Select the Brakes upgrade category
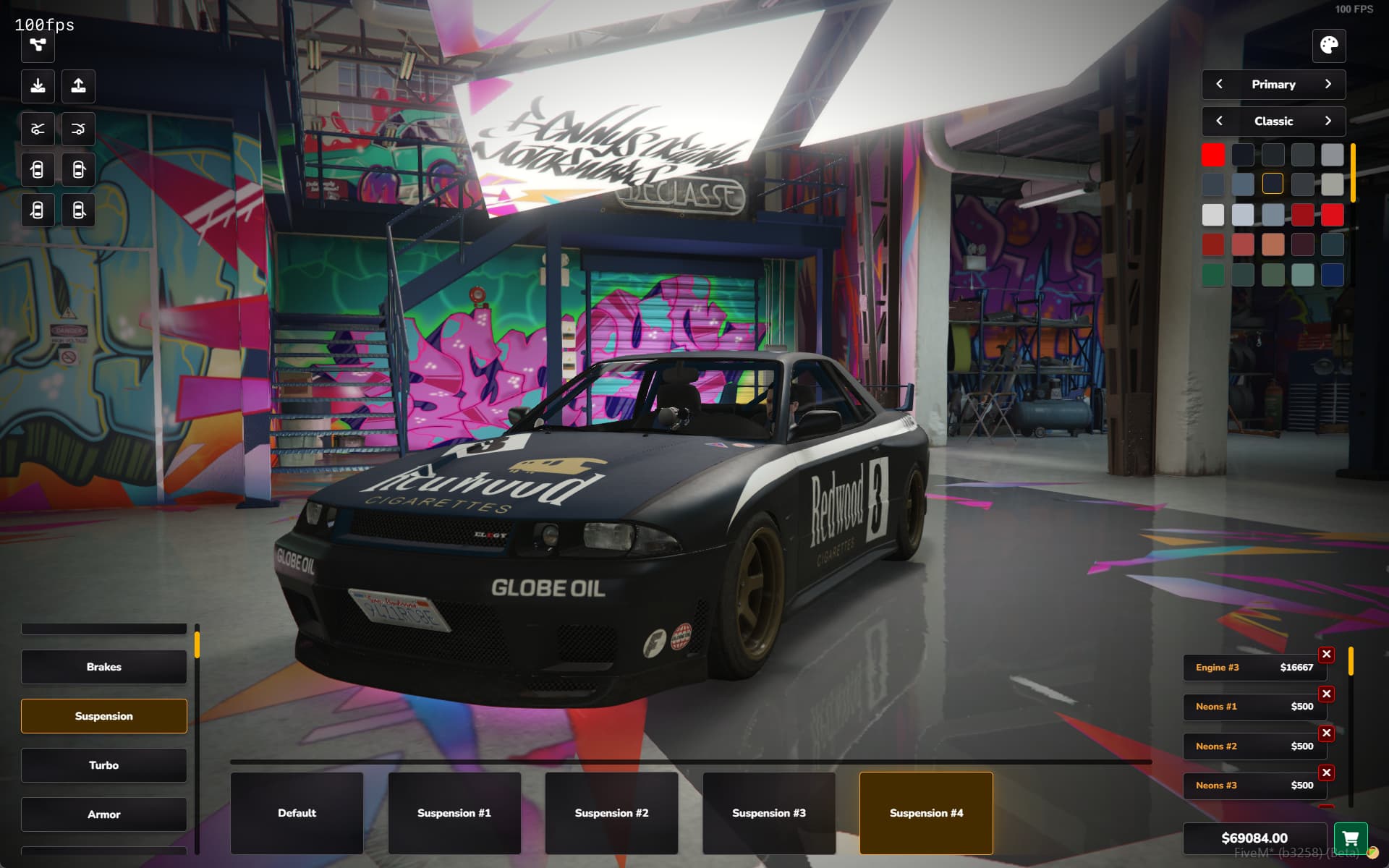The image size is (1389, 868). pyautogui.click(x=103, y=667)
